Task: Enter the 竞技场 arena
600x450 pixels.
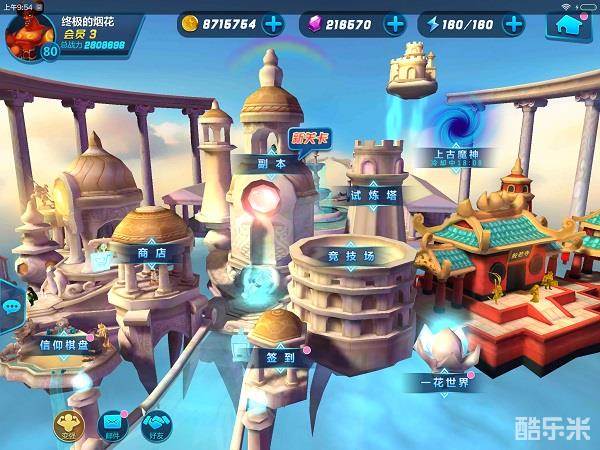Action: point(352,256)
